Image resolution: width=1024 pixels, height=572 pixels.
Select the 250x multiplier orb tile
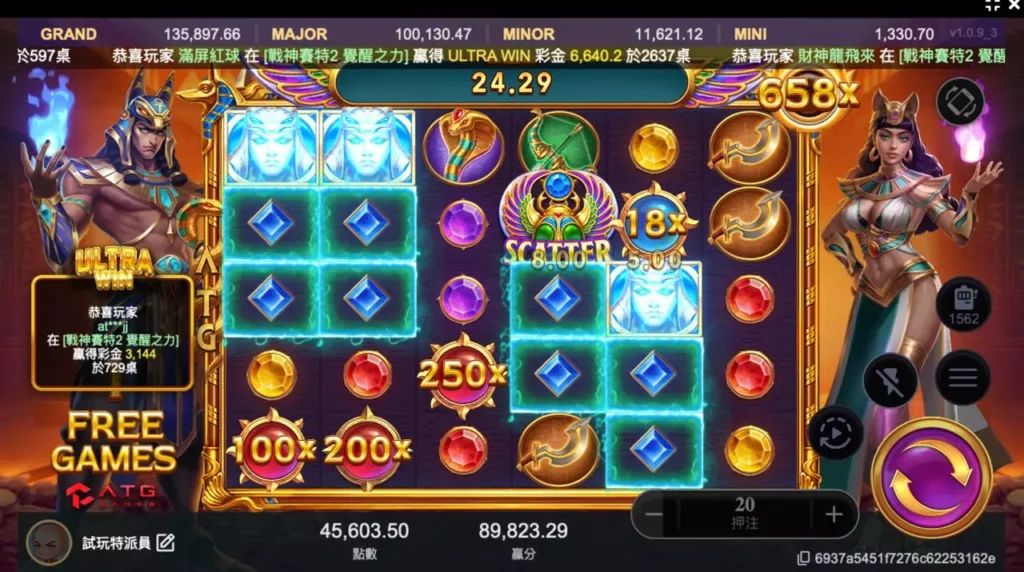[461, 374]
